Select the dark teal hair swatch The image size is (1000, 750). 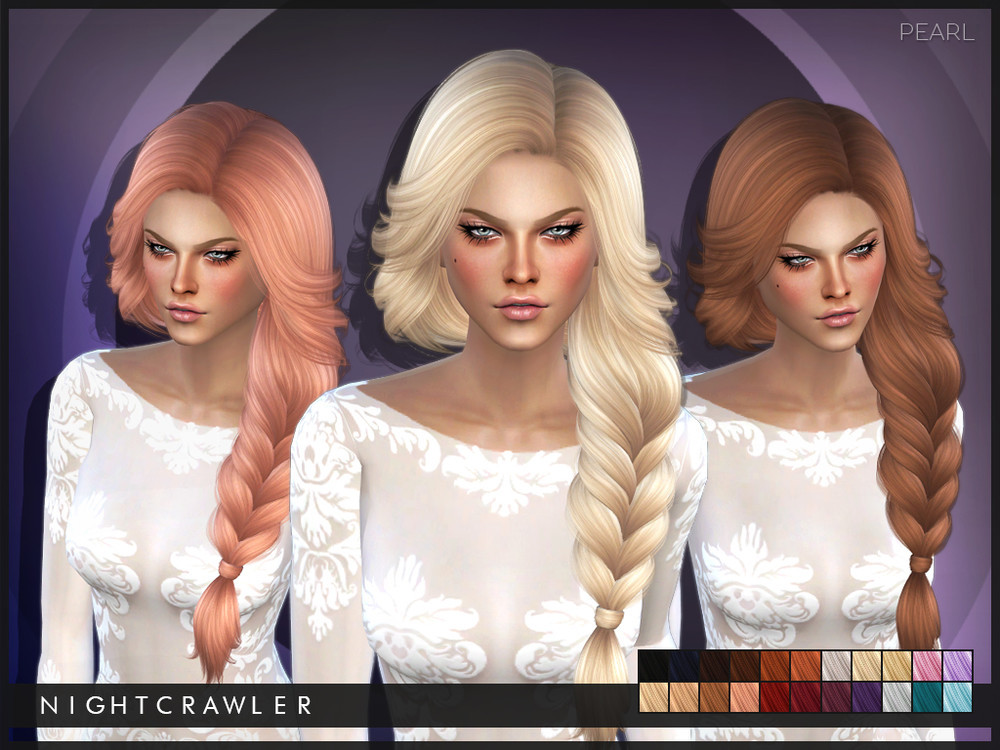click(x=927, y=697)
